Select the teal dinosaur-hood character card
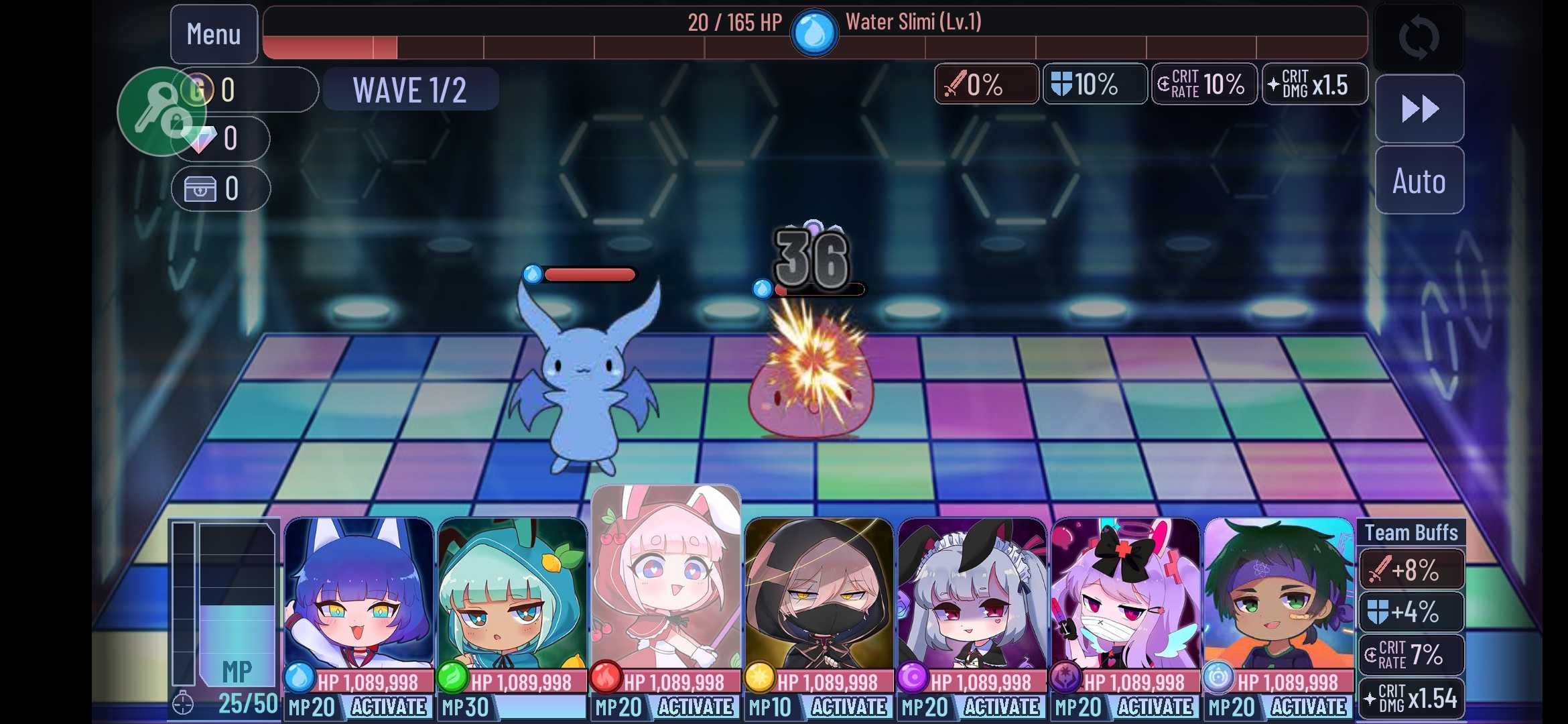 512,597
